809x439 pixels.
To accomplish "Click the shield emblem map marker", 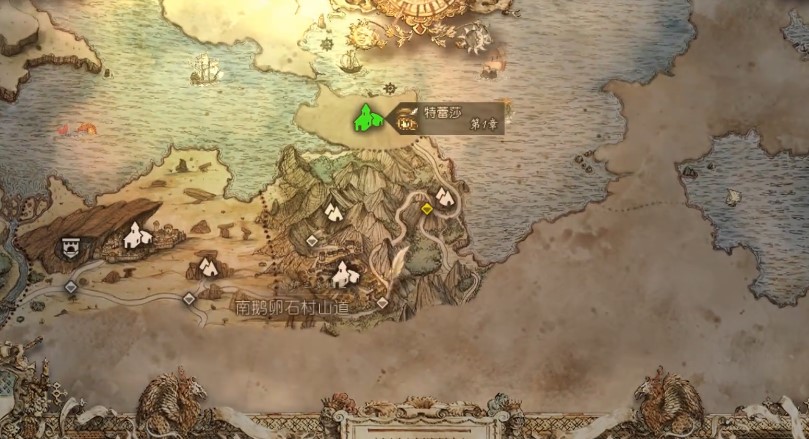I will [x=72, y=246].
